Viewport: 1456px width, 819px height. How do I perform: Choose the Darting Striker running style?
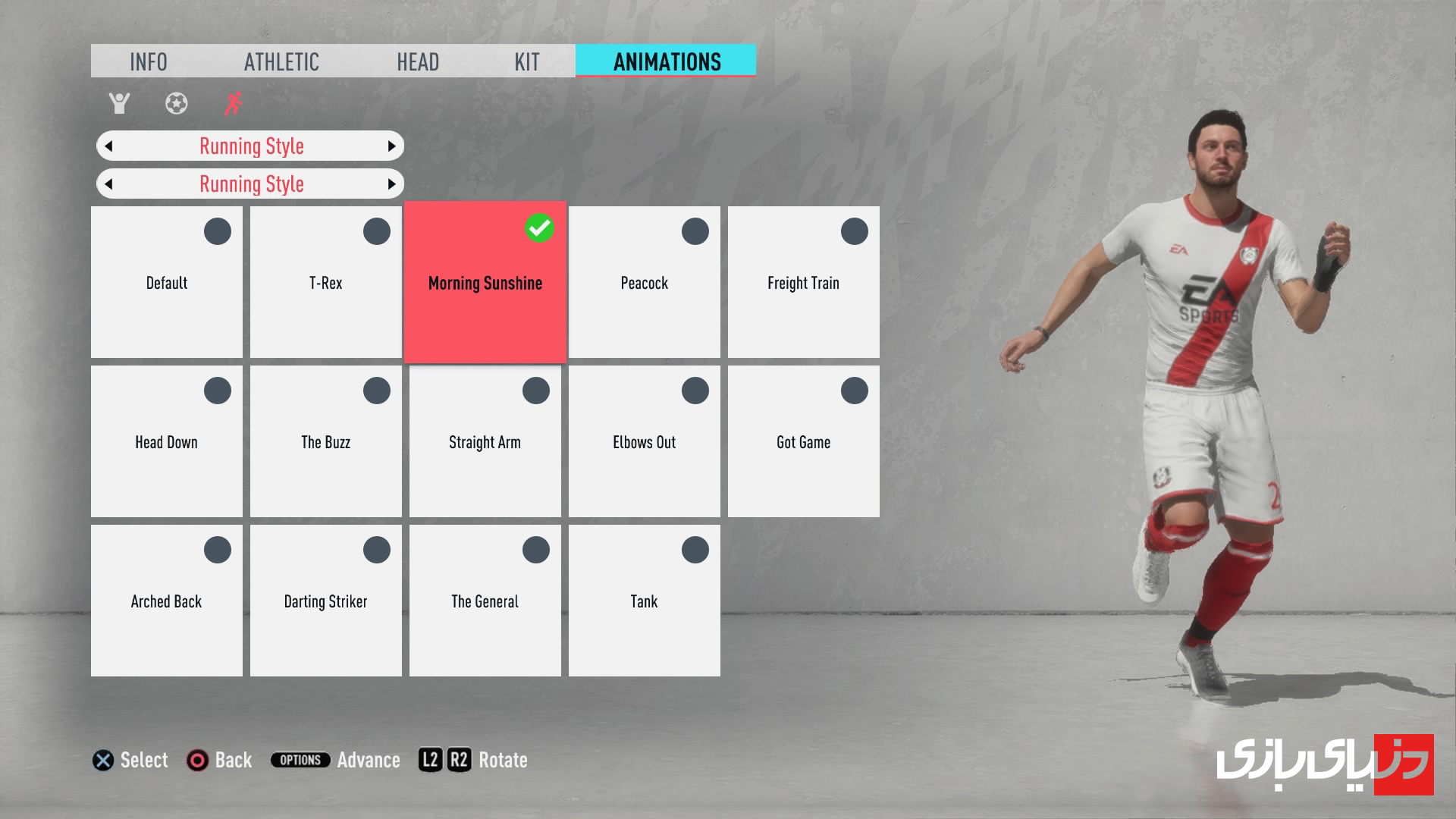325,601
